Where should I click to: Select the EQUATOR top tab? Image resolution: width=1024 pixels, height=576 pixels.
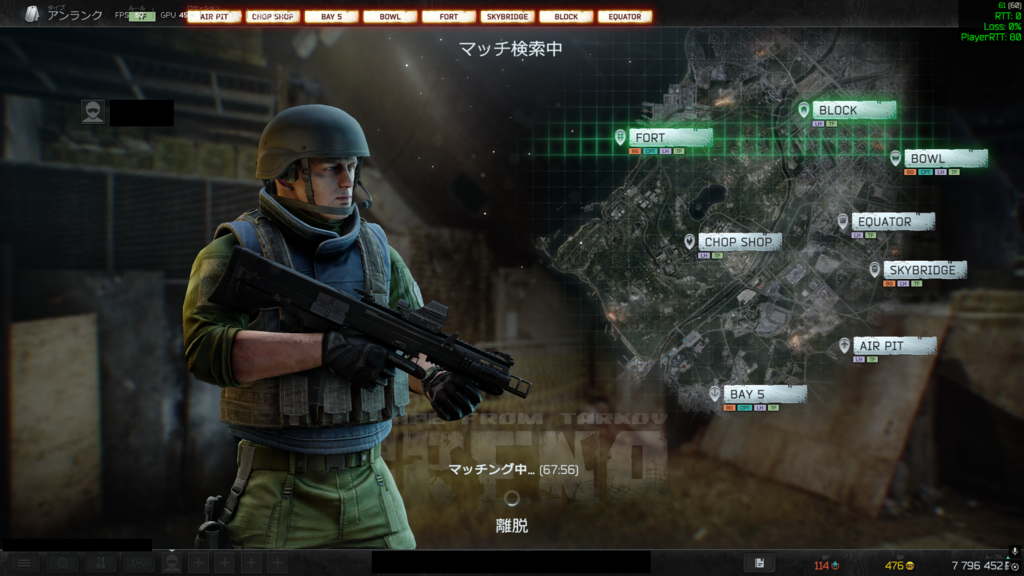point(625,17)
